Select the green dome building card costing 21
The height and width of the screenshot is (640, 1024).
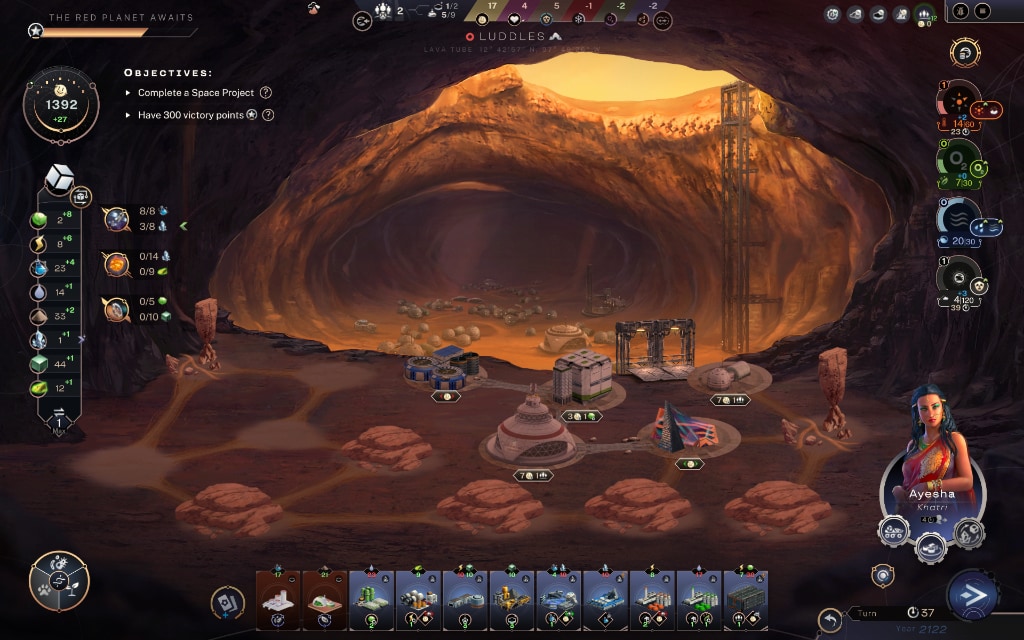click(x=324, y=600)
